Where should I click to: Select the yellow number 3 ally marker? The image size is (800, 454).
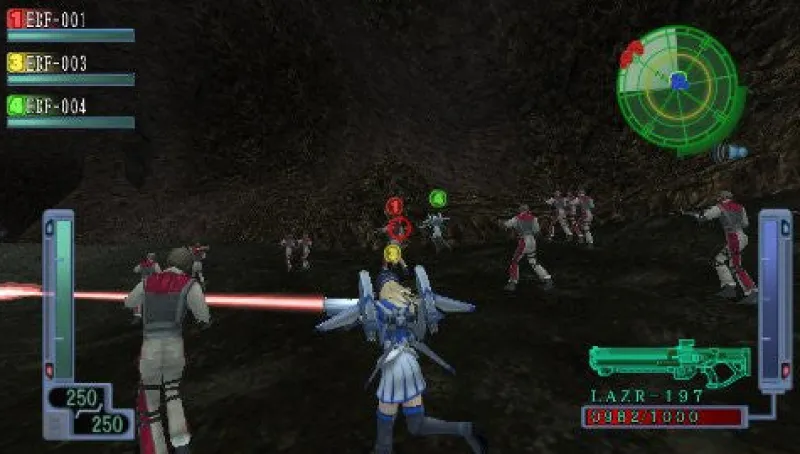point(392,253)
